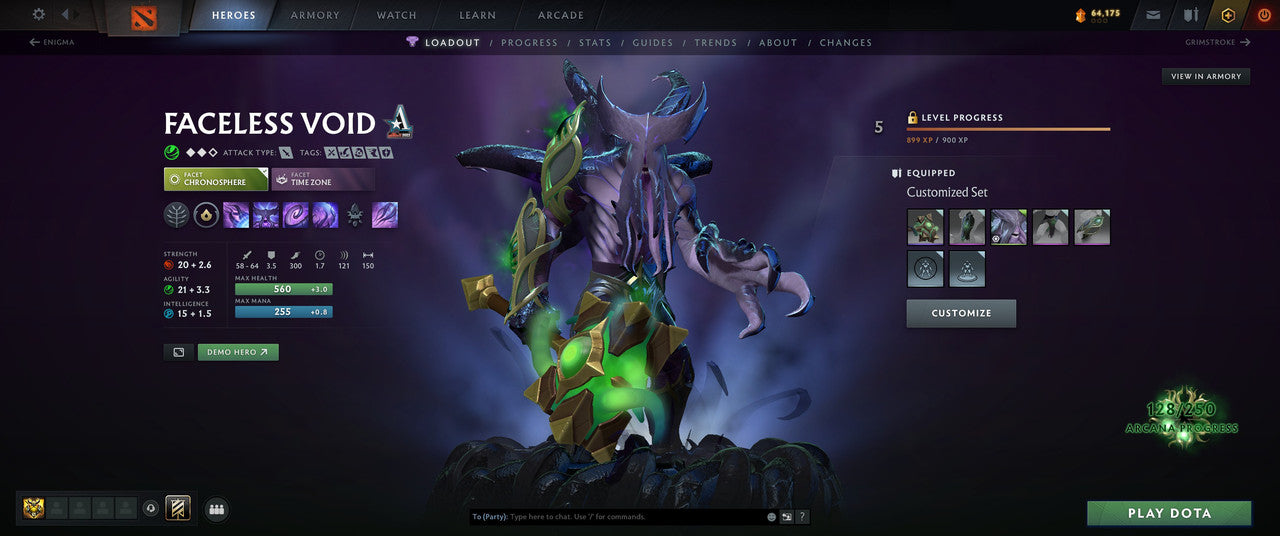The image size is (1280, 536).
Task: Open the Watch tab
Action: point(397,15)
